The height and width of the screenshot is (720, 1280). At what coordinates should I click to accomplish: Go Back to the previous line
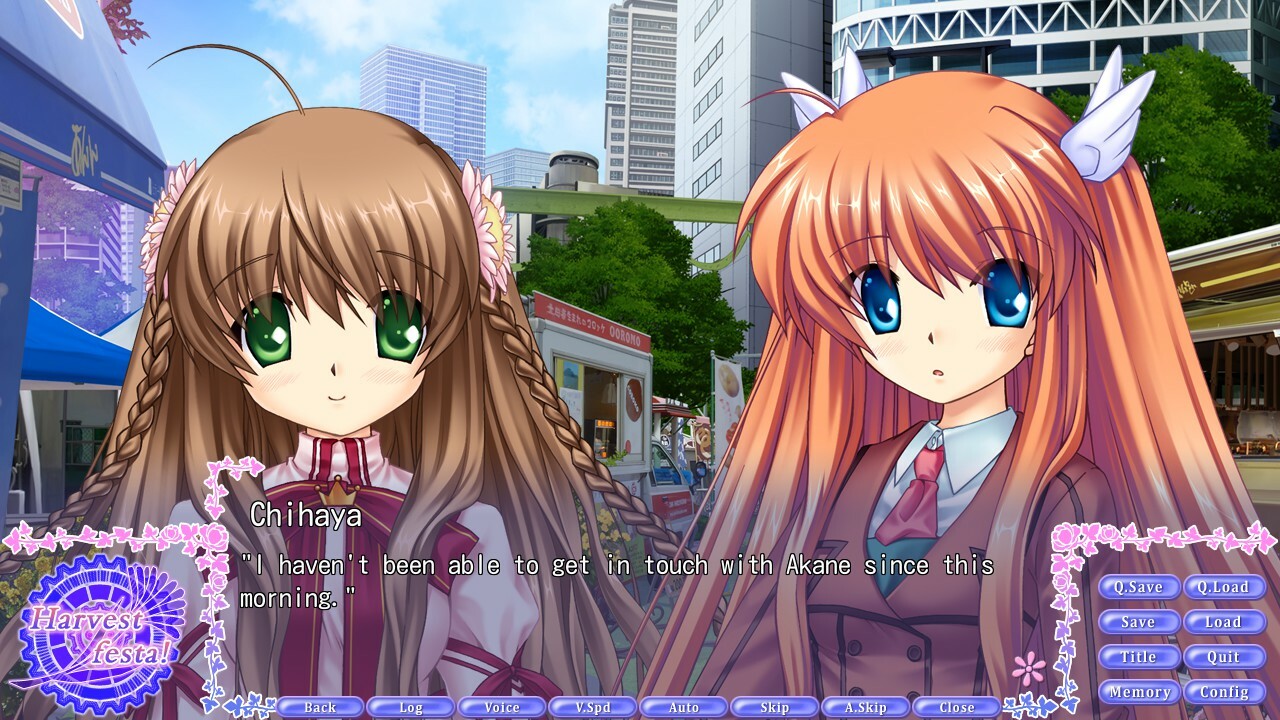click(319, 706)
